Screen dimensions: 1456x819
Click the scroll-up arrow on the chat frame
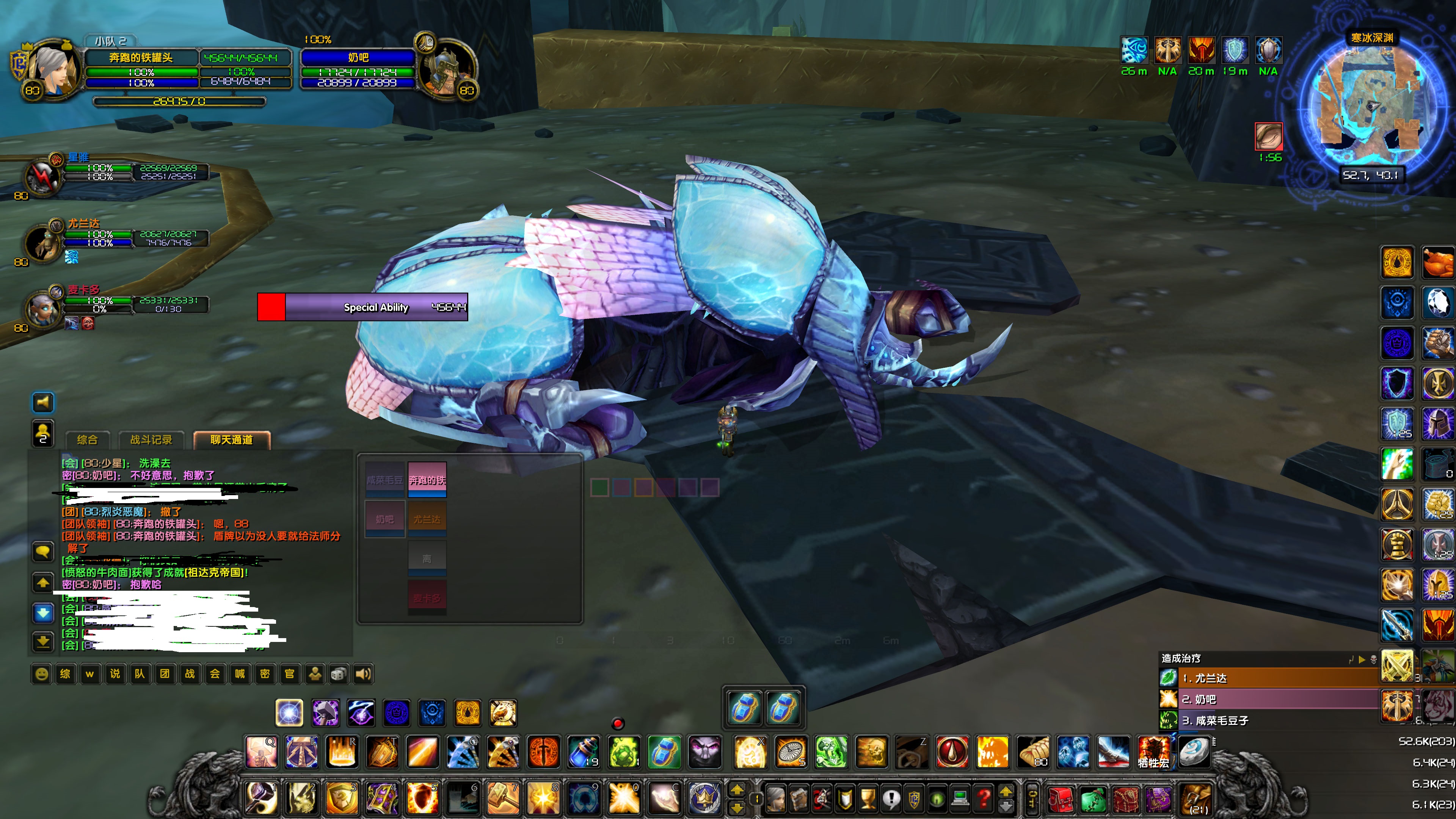(43, 583)
